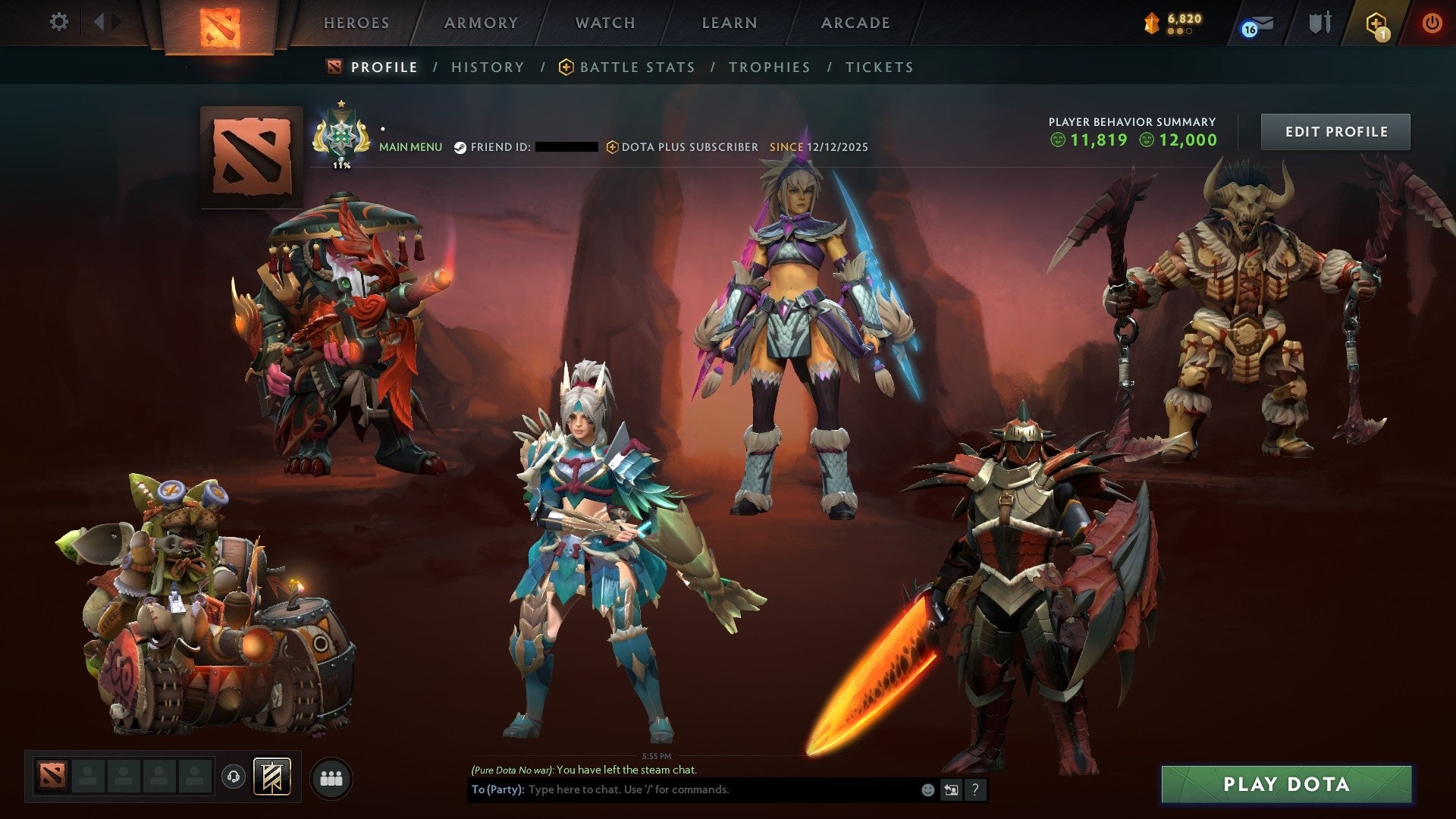Open the emoticon picker in the chat bar
The height and width of the screenshot is (819, 1456).
pyautogui.click(x=927, y=789)
